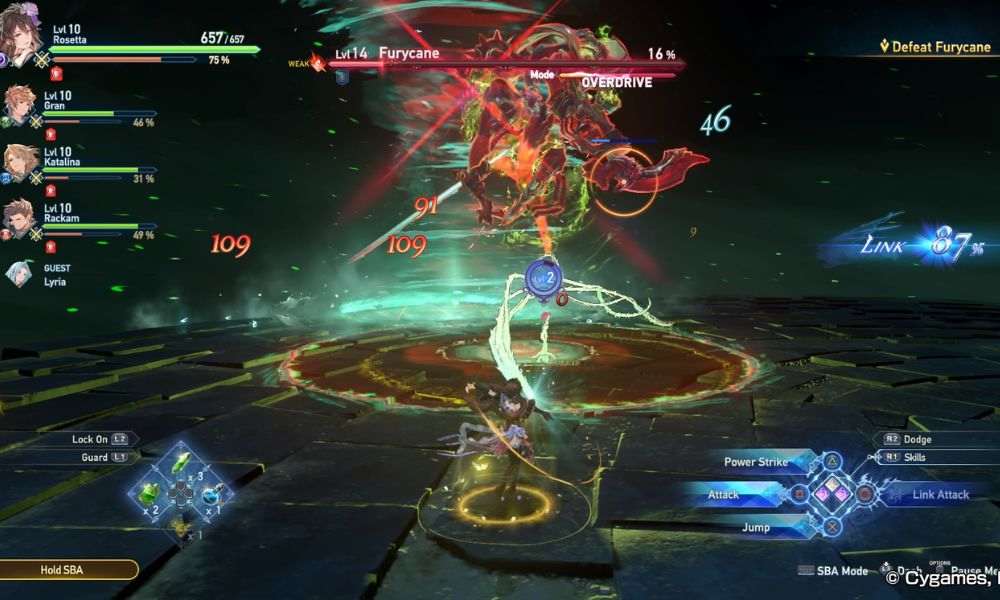Click the Lock On label
This screenshot has width=1000, height=600.
(90, 439)
